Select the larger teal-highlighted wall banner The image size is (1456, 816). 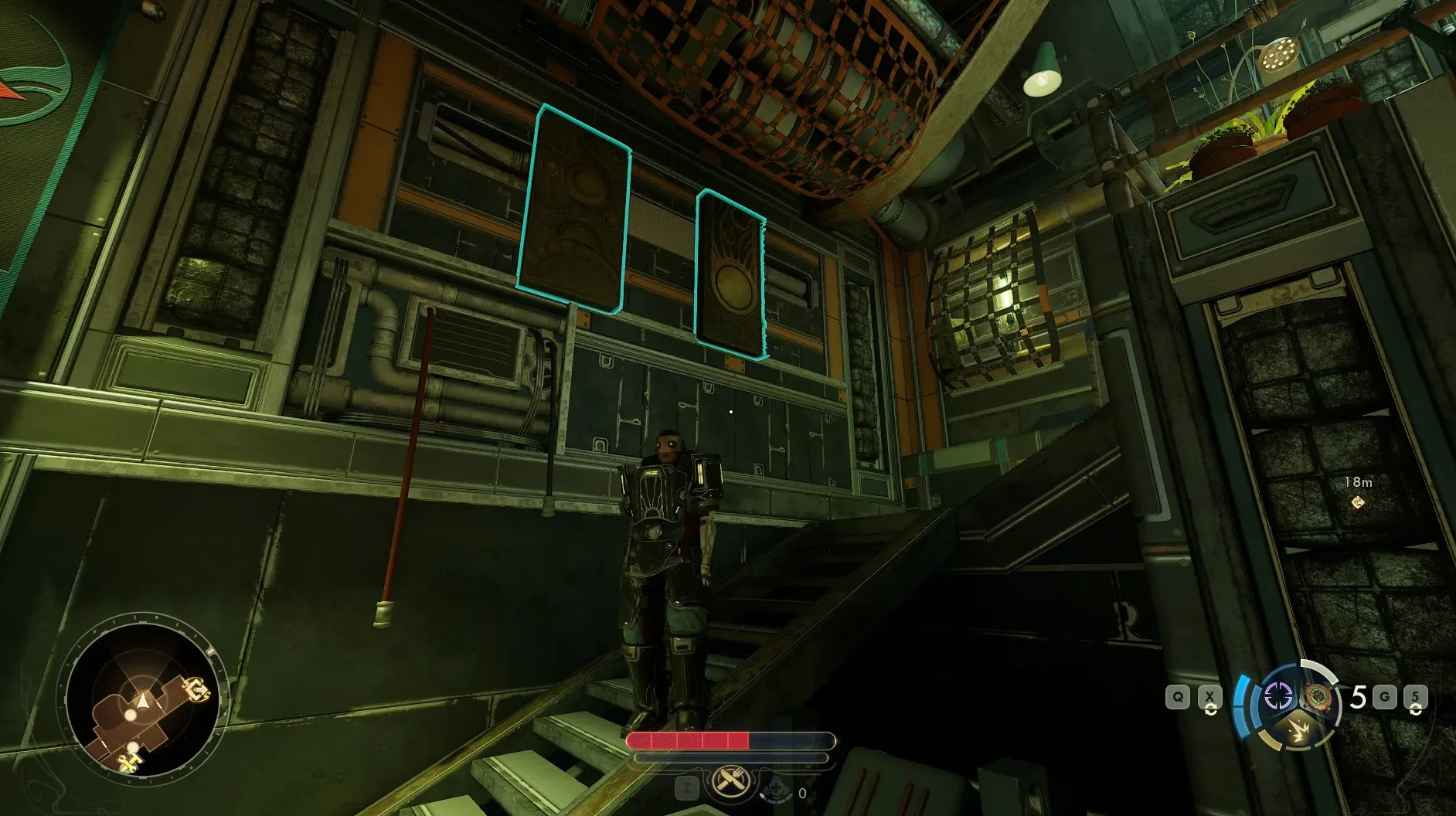coord(580,205)
